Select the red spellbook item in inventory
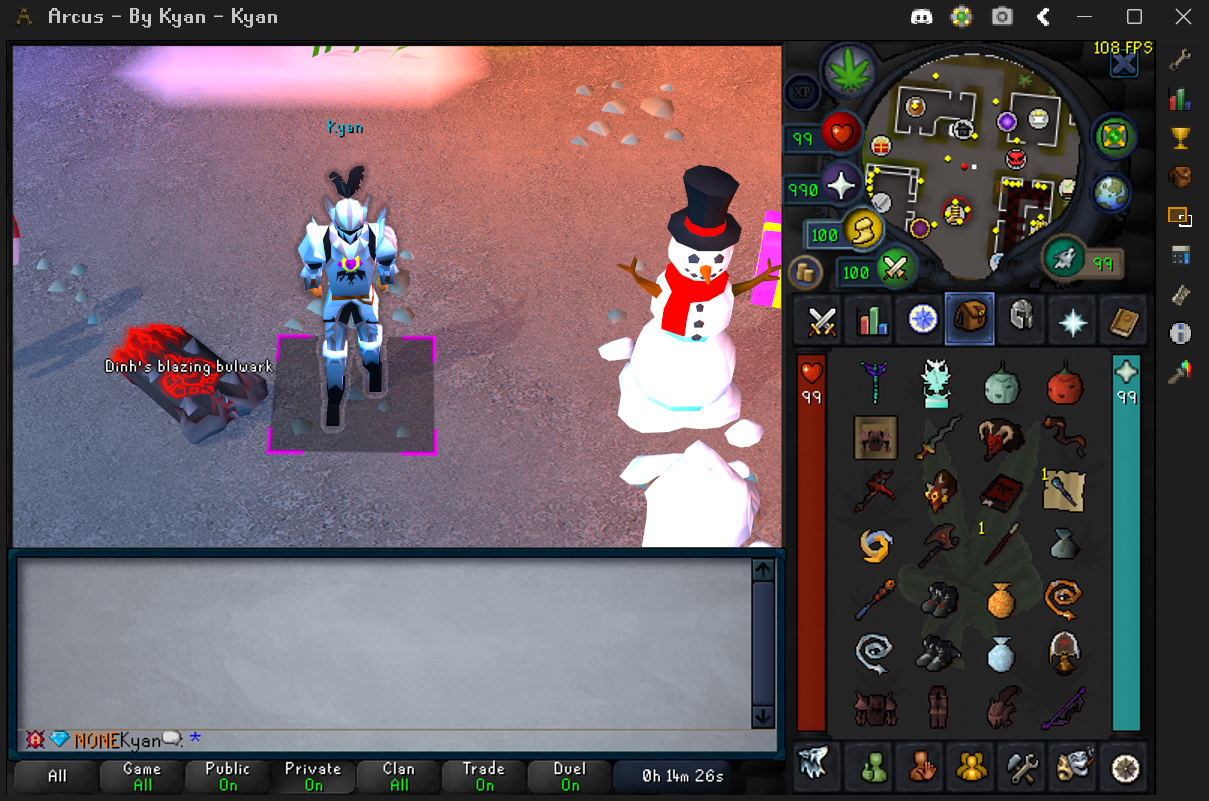The width and height of the screenshot is (1209, 801). point(999,491)
